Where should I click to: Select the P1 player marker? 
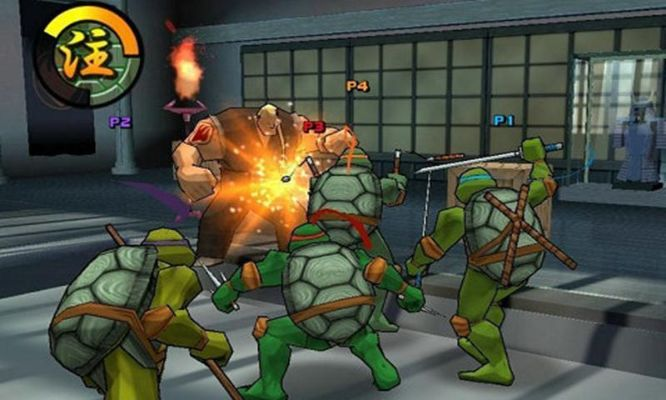pos(503,120)
